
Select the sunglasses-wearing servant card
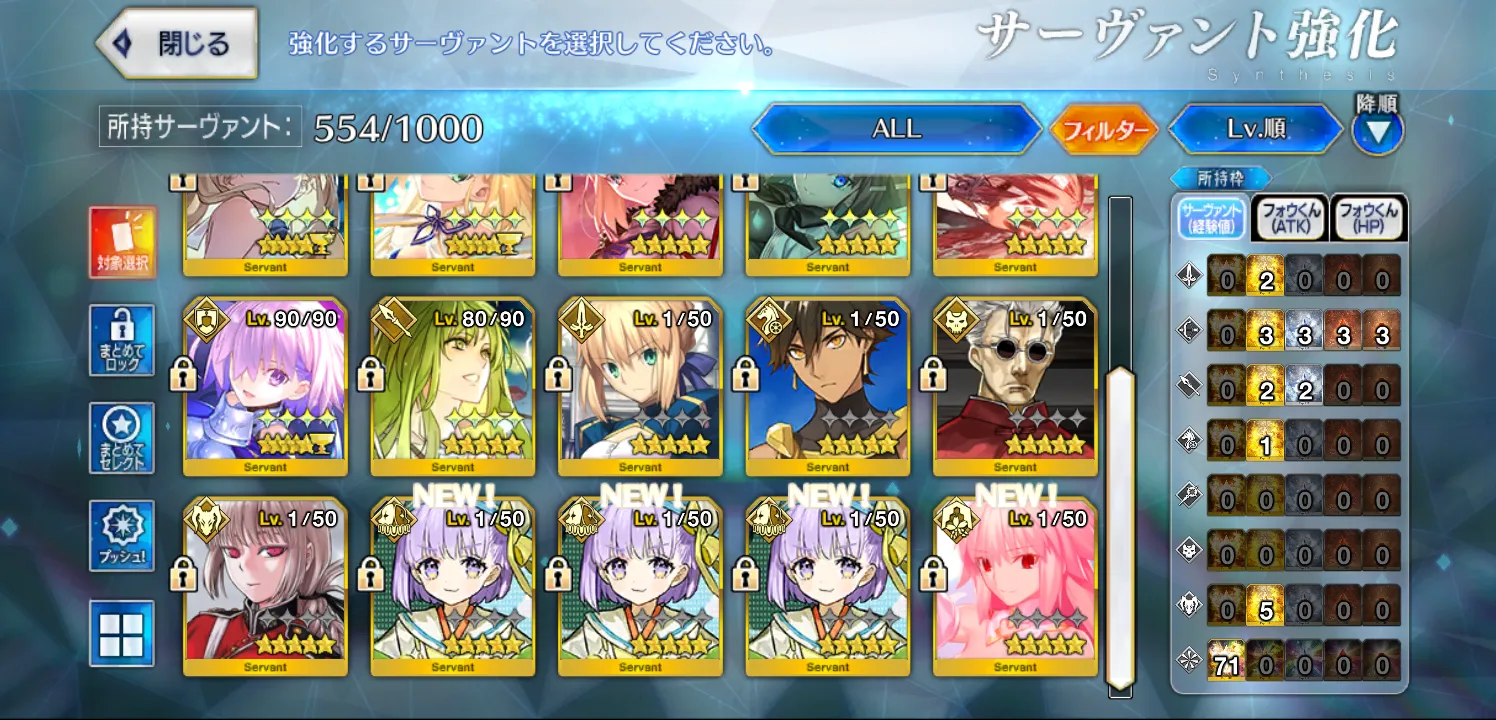1015,386
